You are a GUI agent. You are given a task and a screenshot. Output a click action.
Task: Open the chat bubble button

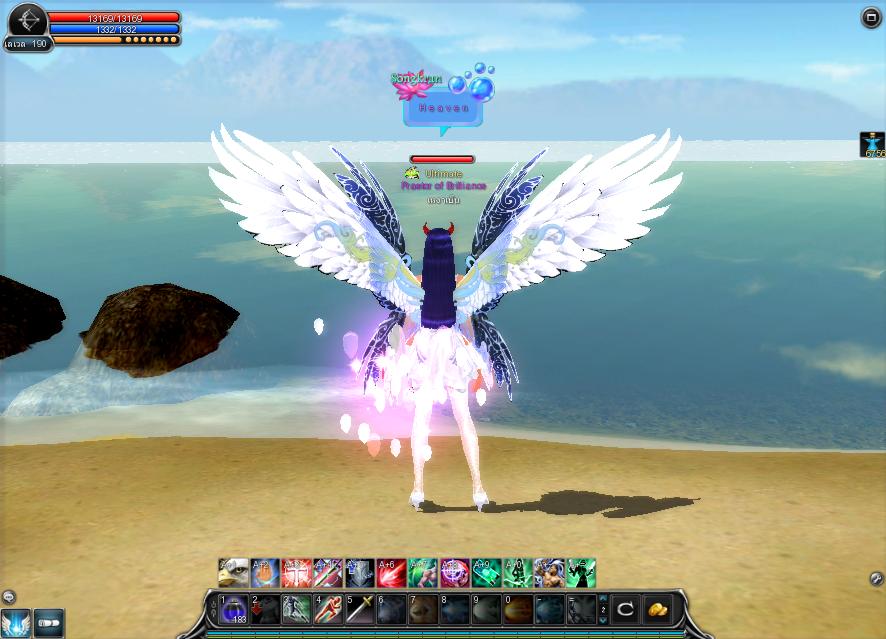8,598
